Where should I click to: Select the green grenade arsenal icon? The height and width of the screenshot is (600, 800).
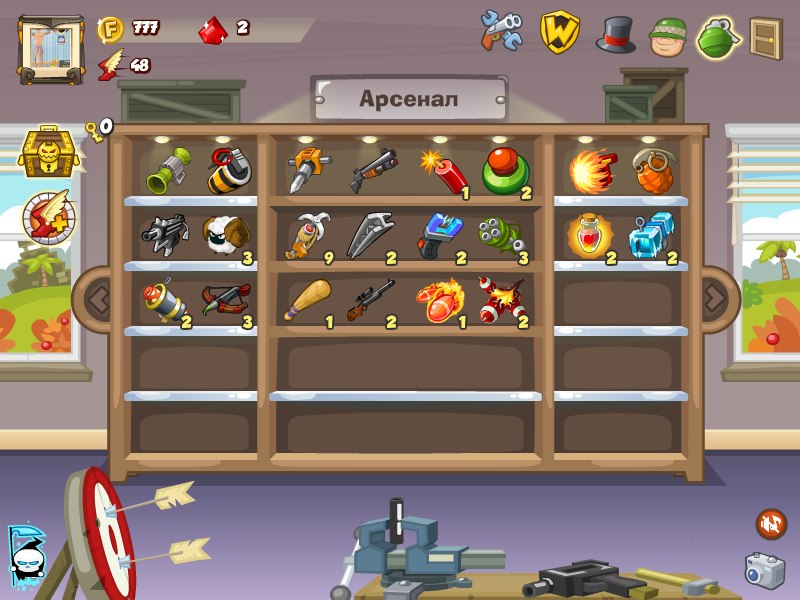[x=717, y=36]
